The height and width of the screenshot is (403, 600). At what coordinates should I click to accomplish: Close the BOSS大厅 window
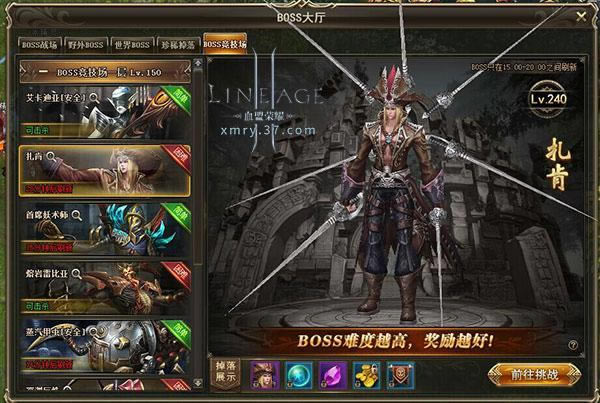coord(582,18)
